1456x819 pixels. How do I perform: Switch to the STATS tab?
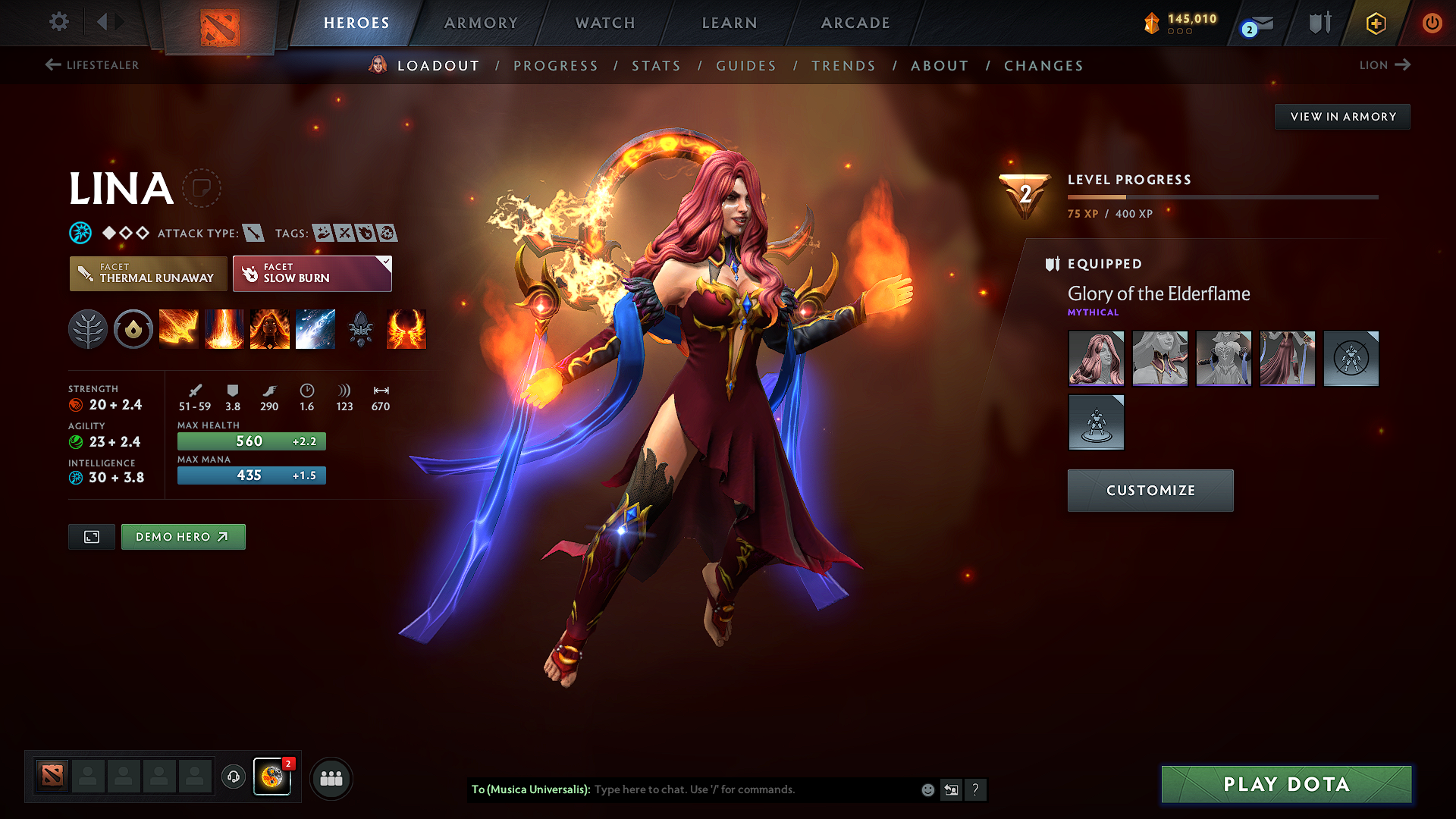tap(656, 65)
